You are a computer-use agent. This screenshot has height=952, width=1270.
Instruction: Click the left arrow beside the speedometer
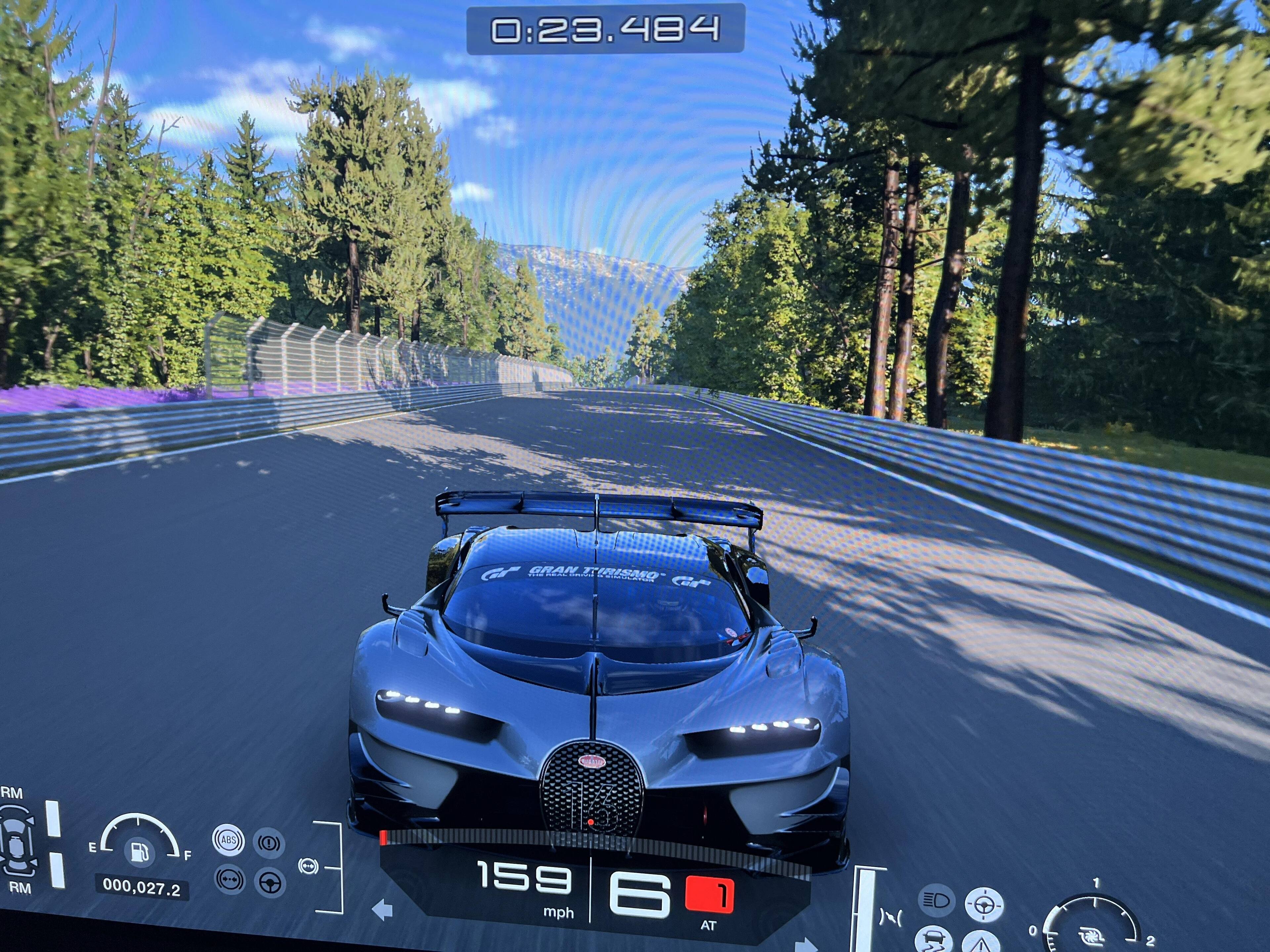coord(382,910)
